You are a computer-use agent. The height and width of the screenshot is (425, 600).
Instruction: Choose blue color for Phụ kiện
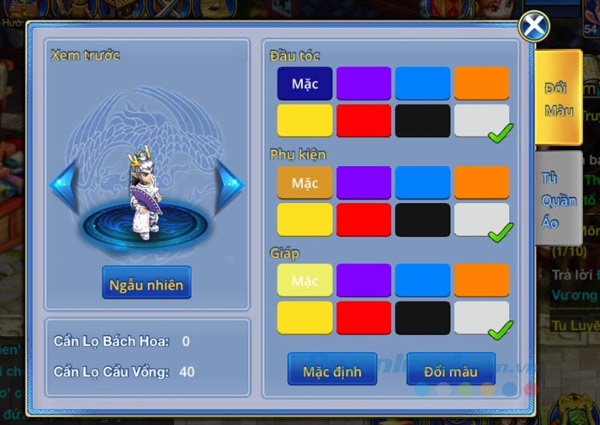(422, 183)
